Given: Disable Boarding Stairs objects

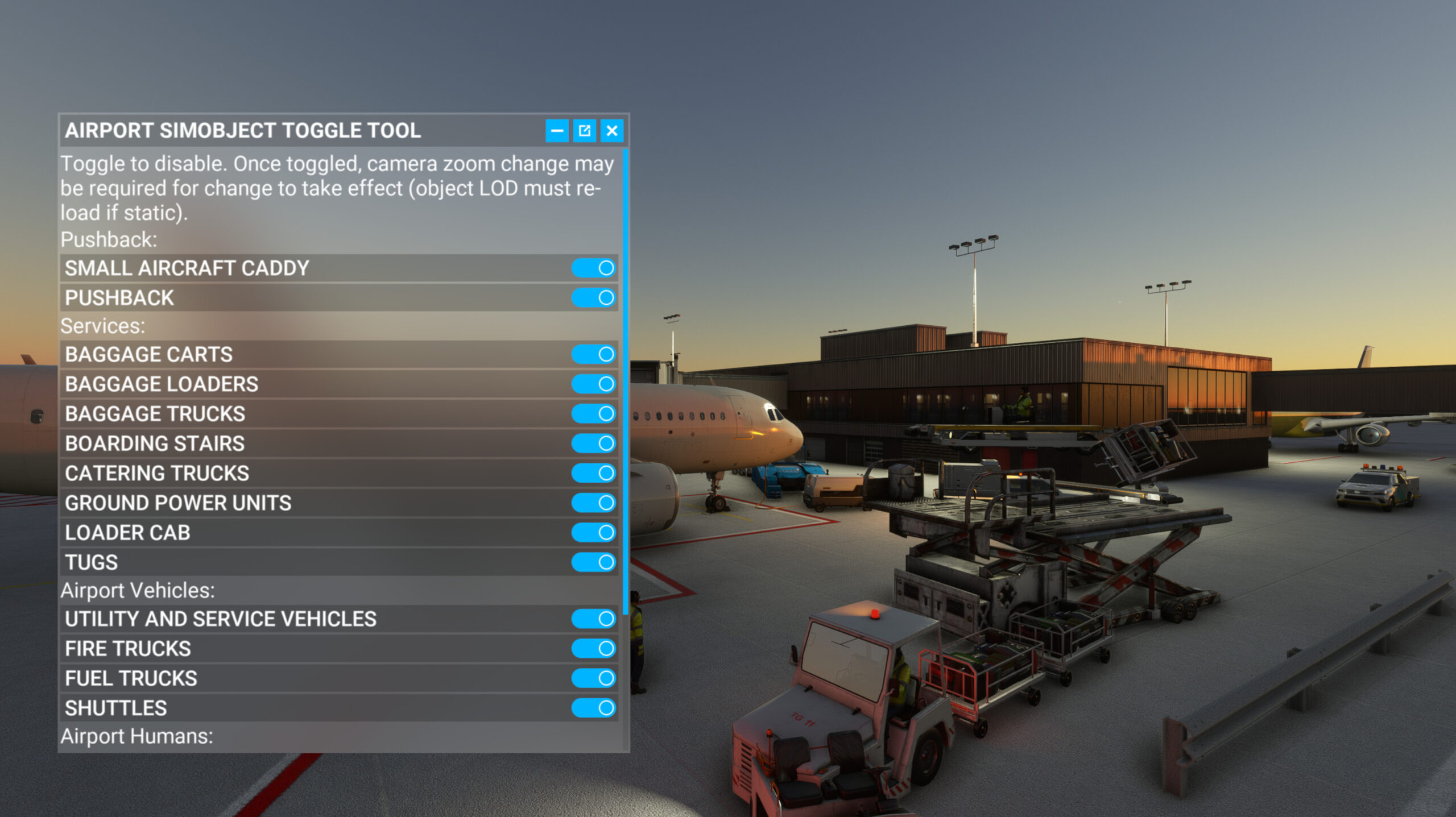Looking at the screenshot, I should pyautogui.click(x=594, y=443).
